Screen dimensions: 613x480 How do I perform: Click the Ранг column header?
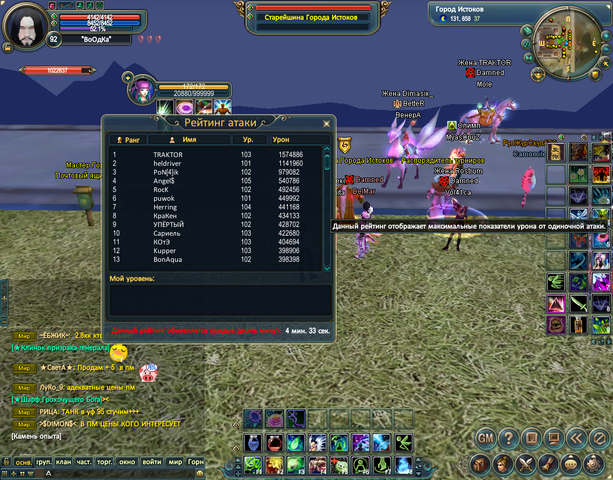pos(128,141)
